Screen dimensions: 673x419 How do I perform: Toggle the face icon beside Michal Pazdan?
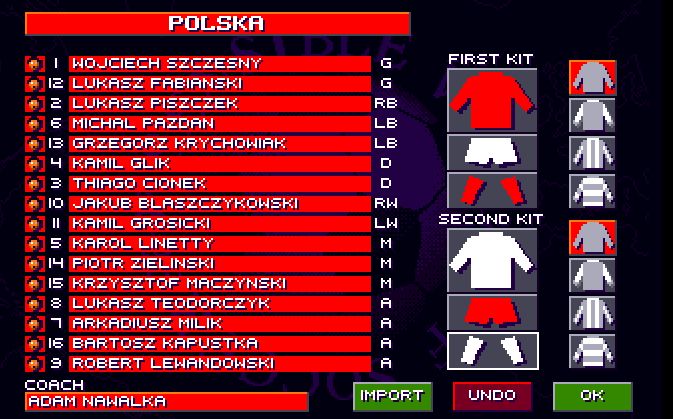pos(33,124)
